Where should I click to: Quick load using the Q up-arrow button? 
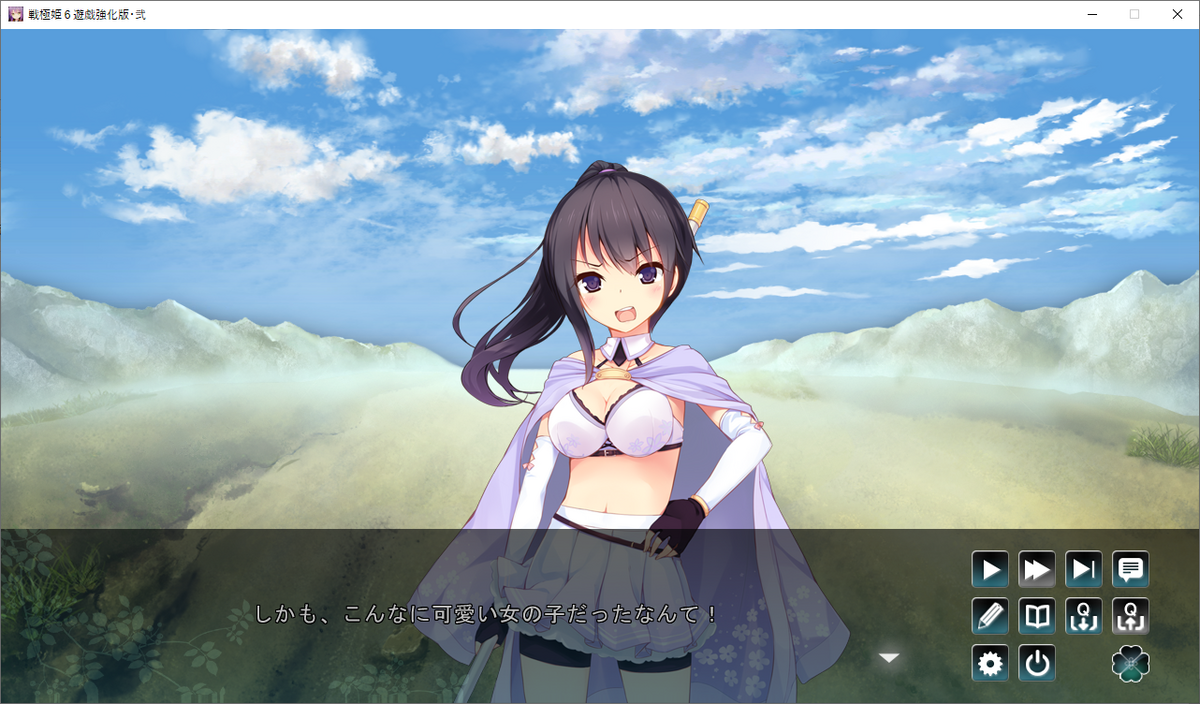pos(1131,616)
